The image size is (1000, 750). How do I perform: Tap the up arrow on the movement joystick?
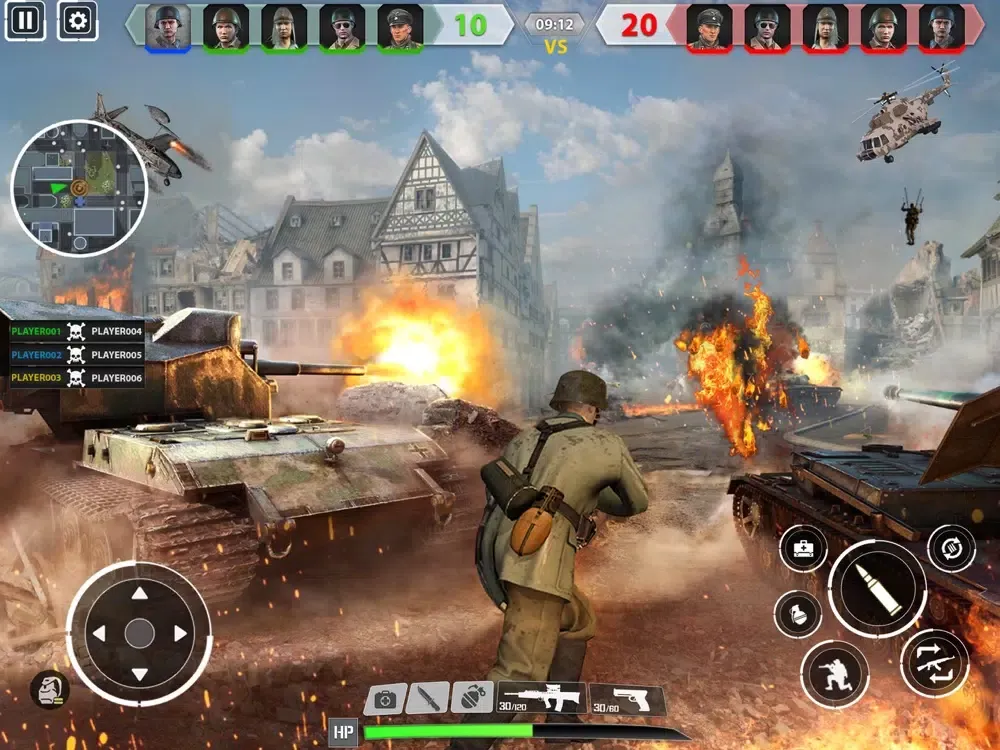[139, 594]
